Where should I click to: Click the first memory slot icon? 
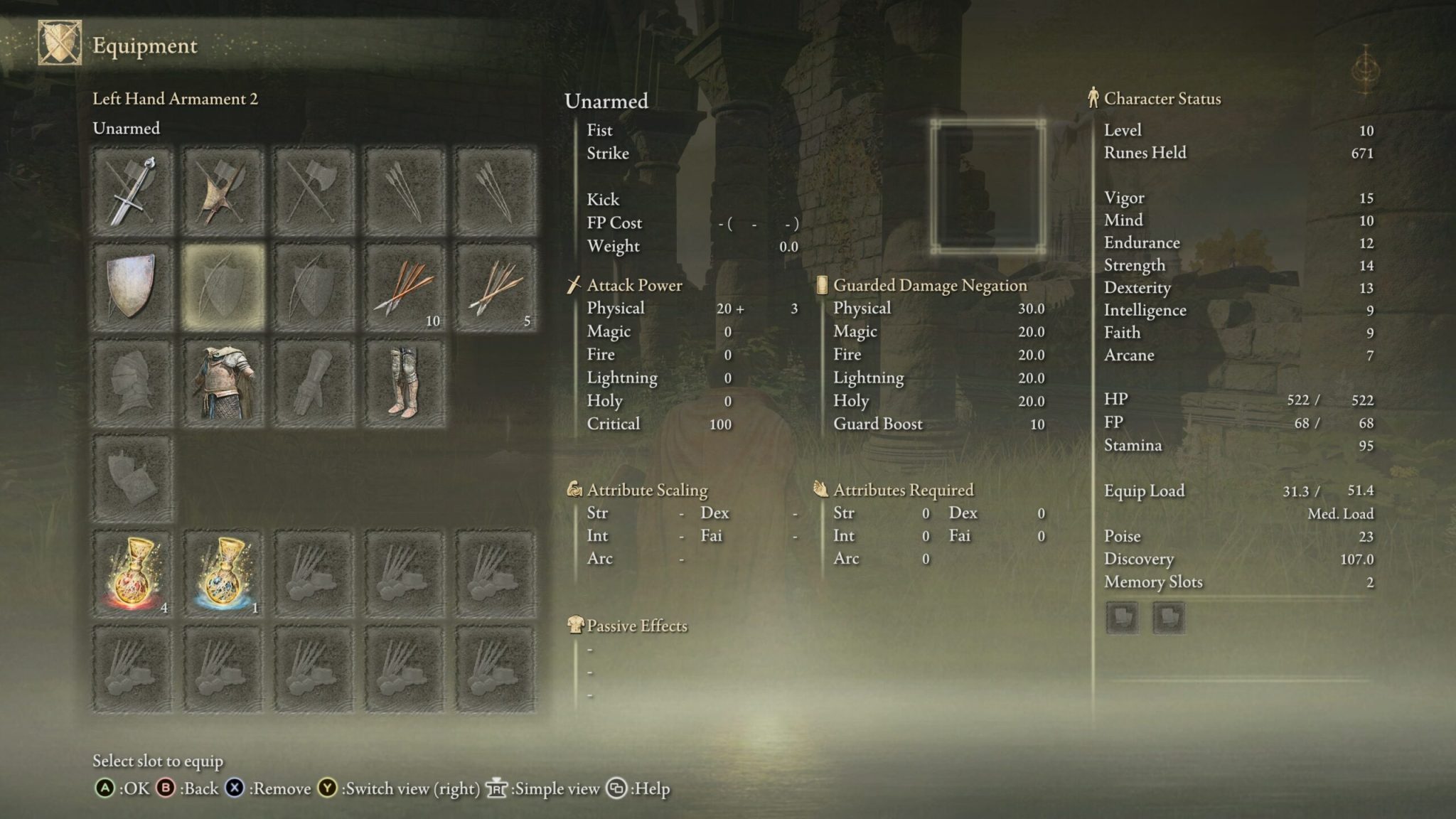pos(1122,618)
